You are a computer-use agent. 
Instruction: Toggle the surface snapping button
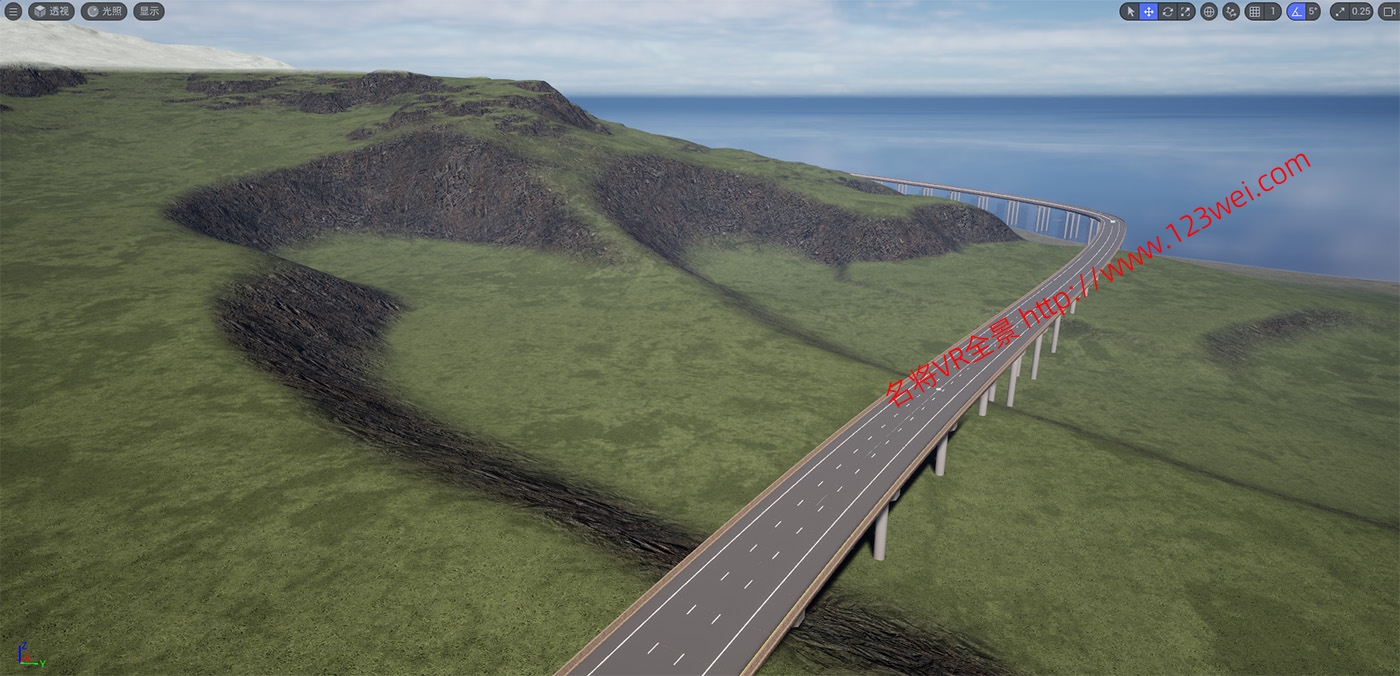[1231, 12]
